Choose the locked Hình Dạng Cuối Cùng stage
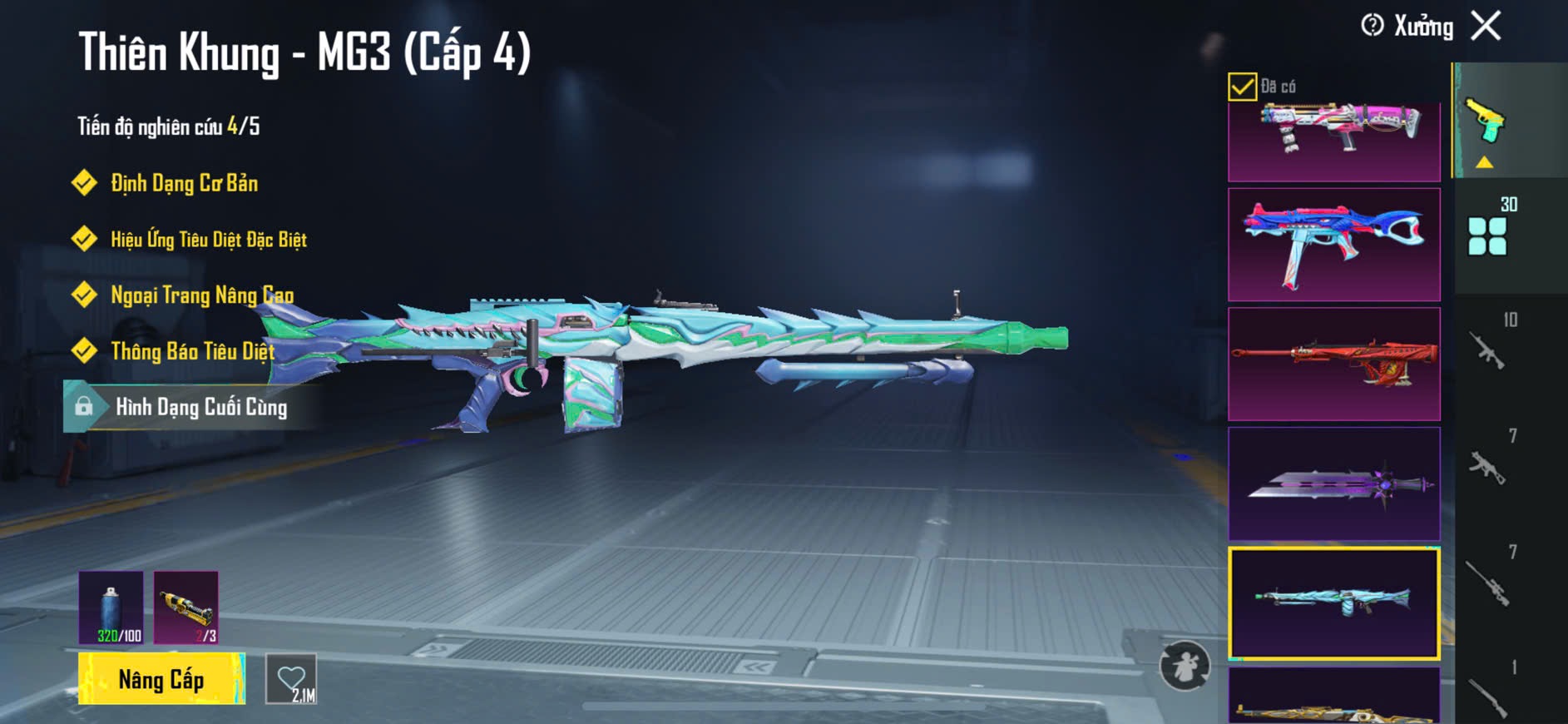1568x724 pixels. 200,407
